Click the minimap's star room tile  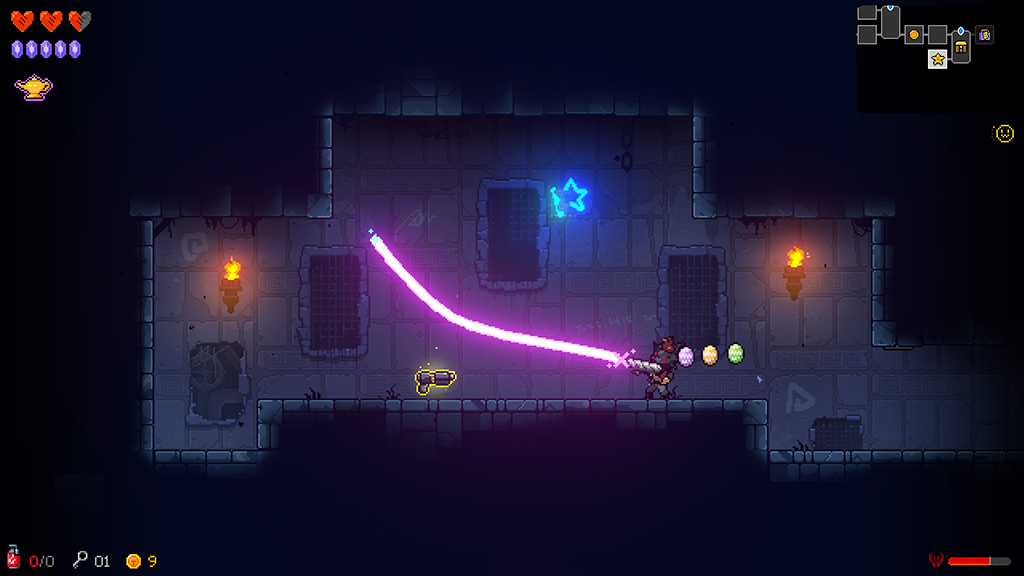[x=938, y=59]
